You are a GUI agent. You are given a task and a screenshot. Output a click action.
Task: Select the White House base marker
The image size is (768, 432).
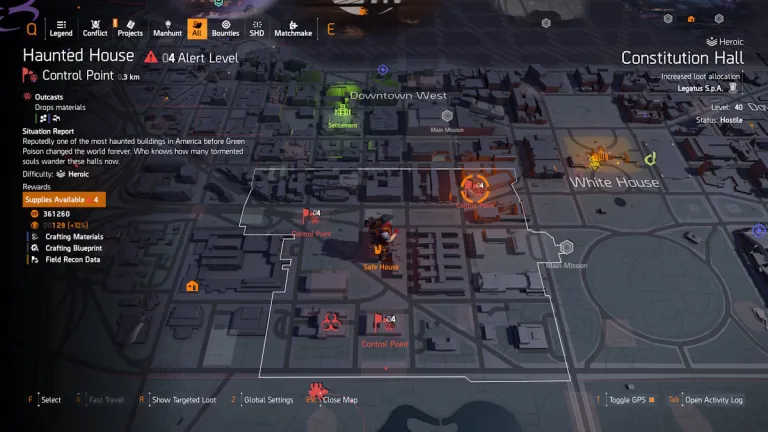[x=599, y=160]
